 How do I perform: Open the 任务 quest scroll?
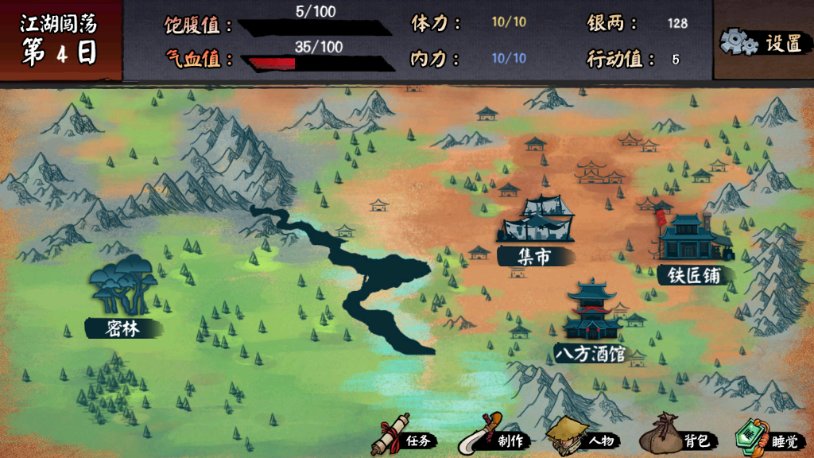point(403,437)
